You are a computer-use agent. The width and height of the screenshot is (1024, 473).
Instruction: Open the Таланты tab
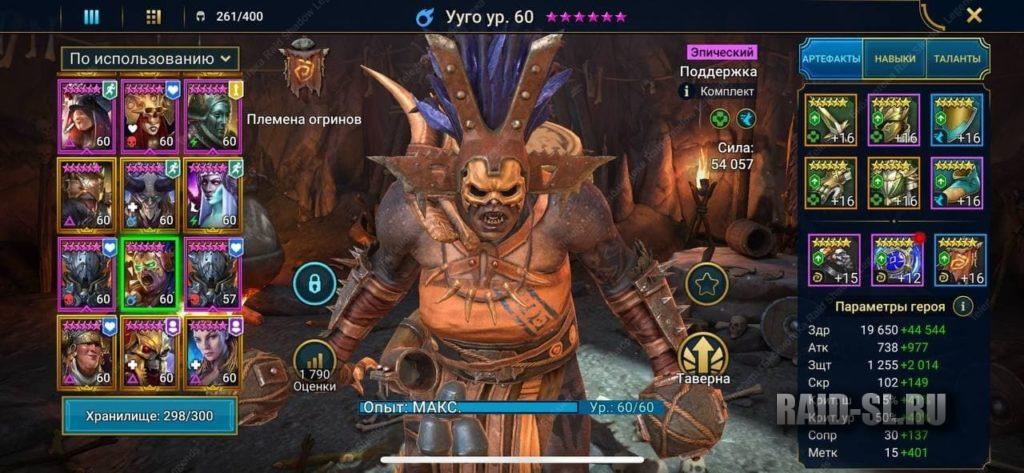(957, 59)
